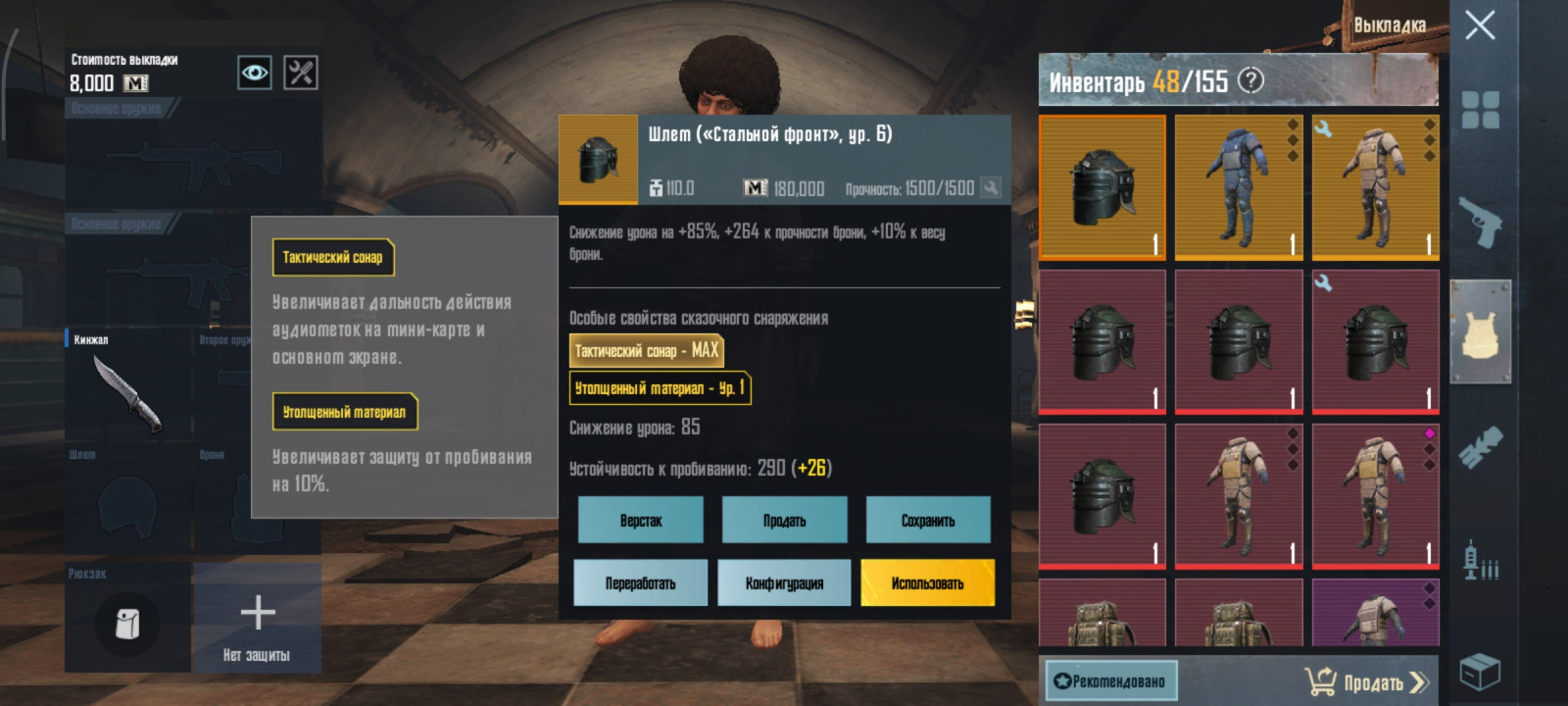Click the Сохранить button
1568x706 pixels.
(927, 521)
